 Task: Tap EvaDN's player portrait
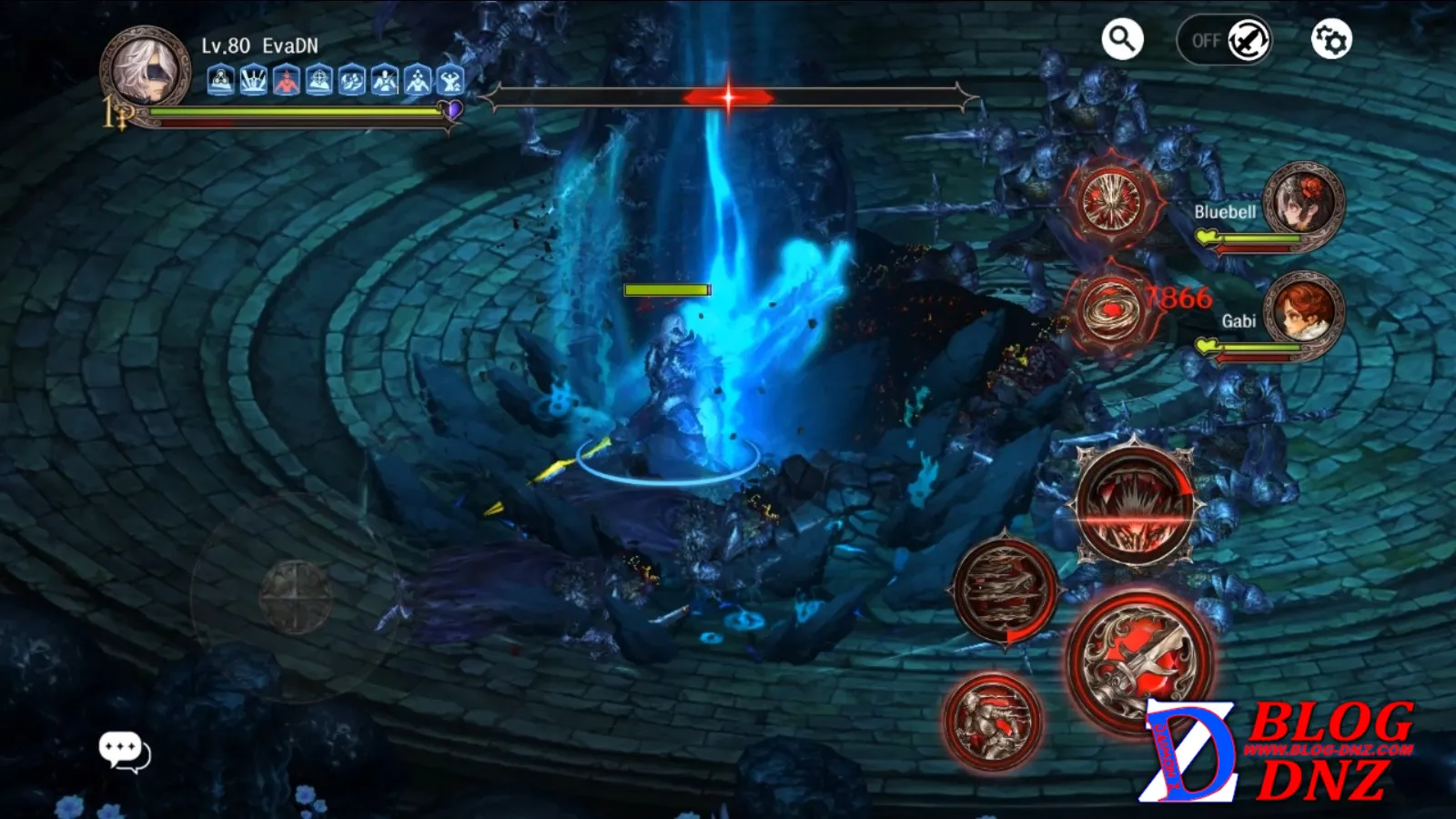[x=144, y=70]
